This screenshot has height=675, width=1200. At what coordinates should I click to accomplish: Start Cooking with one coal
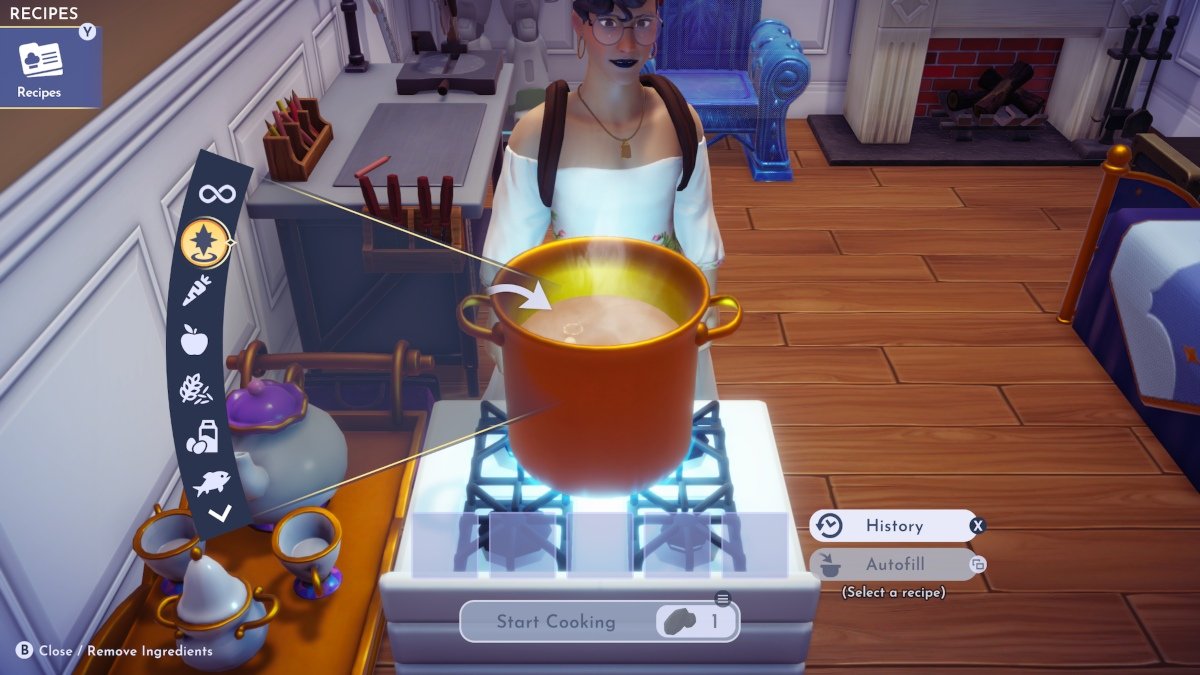[x=598, y=621]
